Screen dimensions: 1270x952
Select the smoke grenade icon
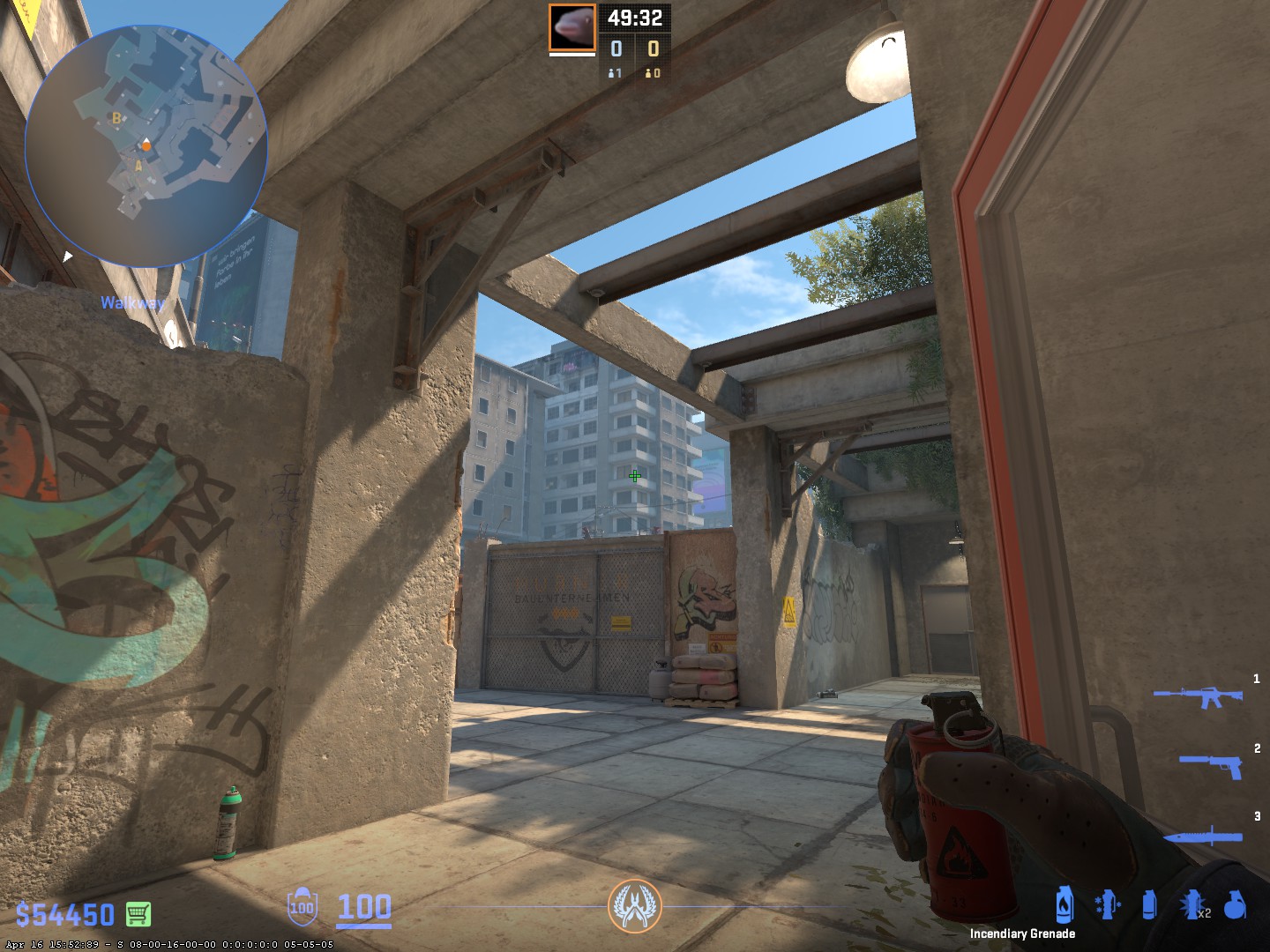(x=1148, y=904)
